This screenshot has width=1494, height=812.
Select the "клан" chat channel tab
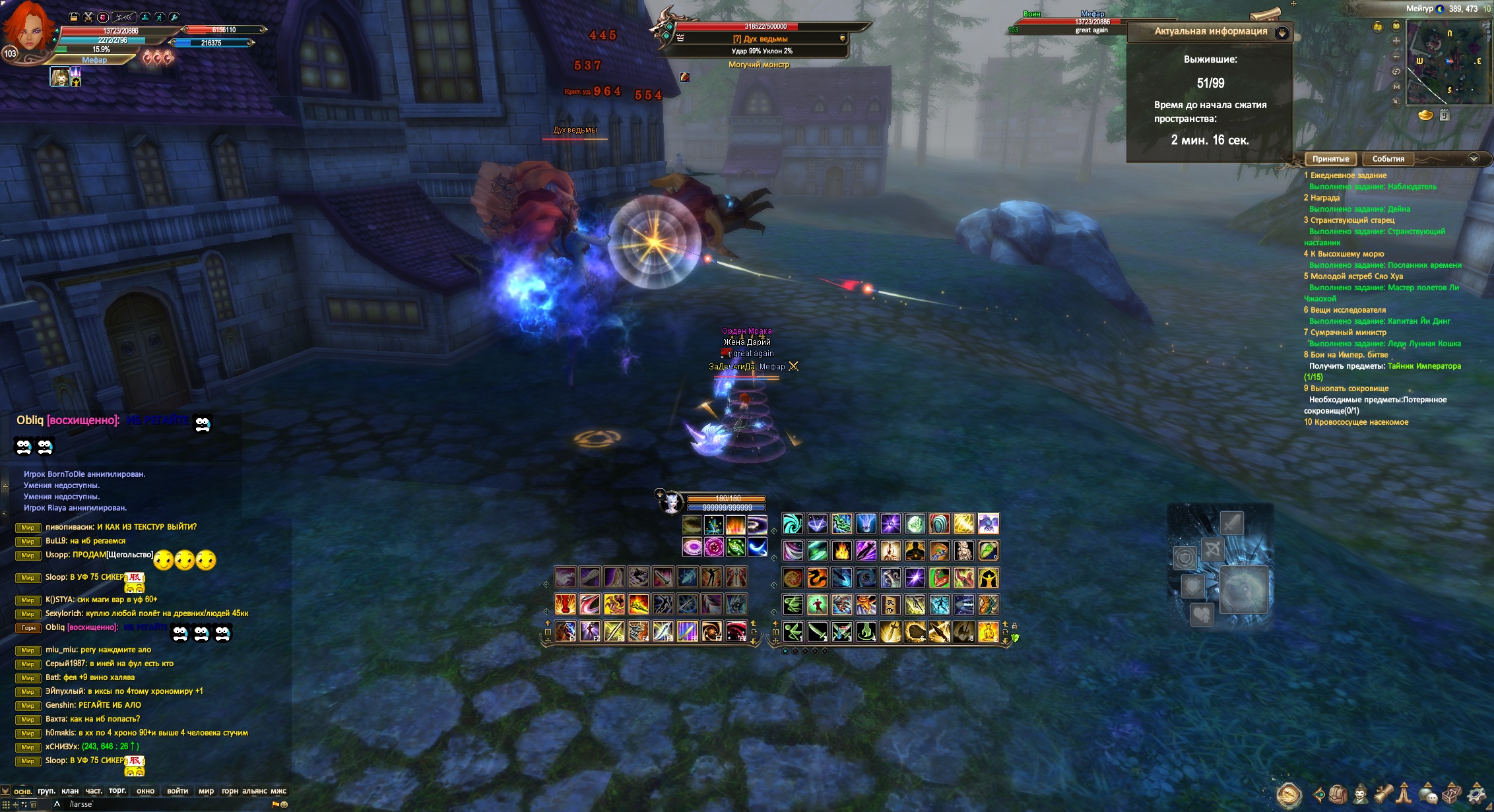[70, 791]
